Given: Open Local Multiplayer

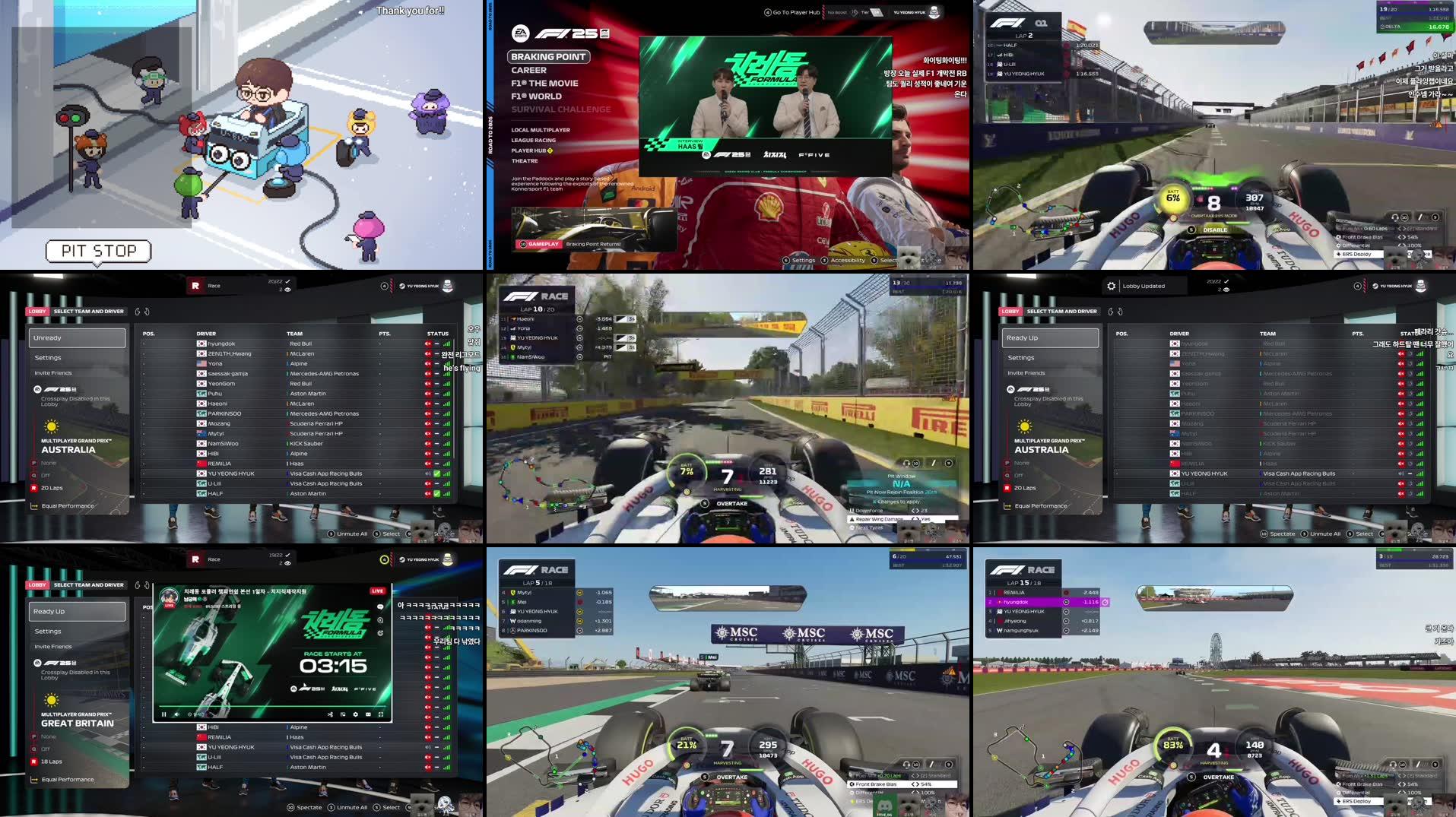Looking at the screenshot, I should click(x=540, y=130).
